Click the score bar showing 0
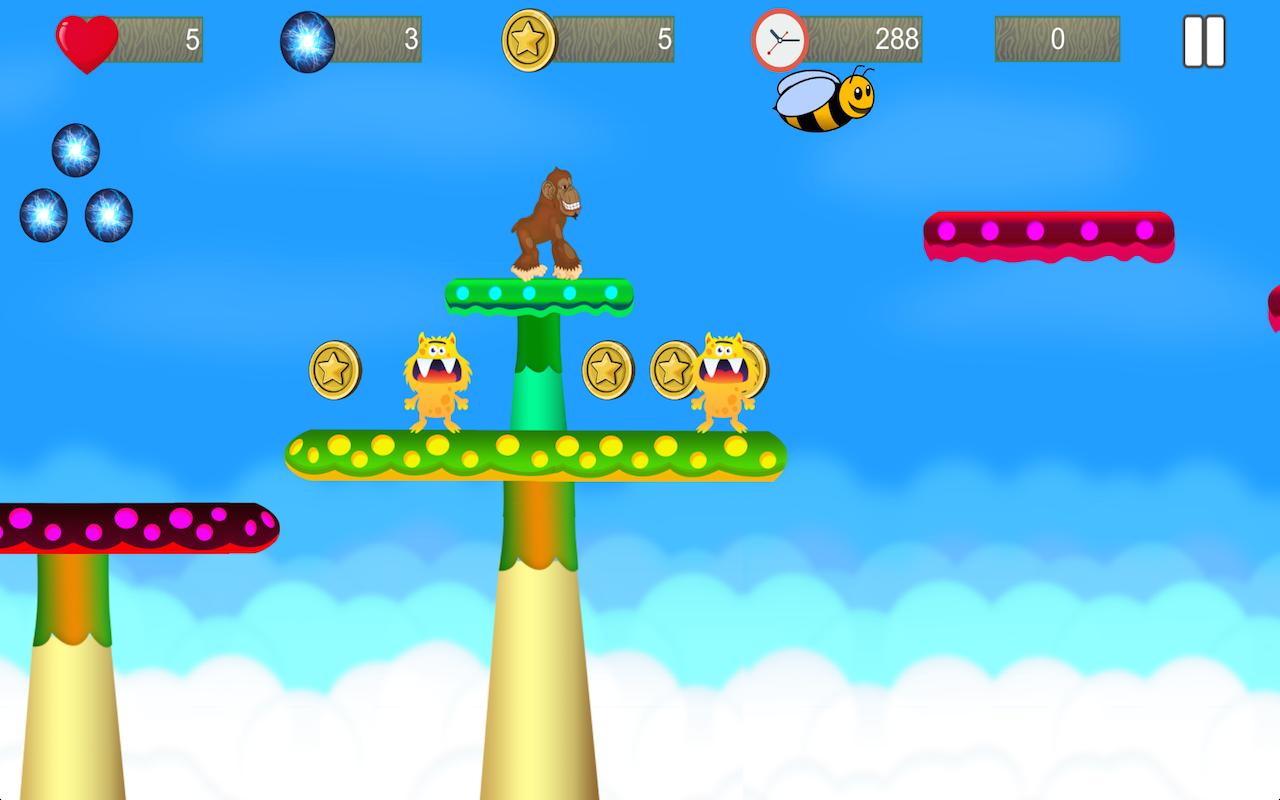 click(x=1060, y=40)
